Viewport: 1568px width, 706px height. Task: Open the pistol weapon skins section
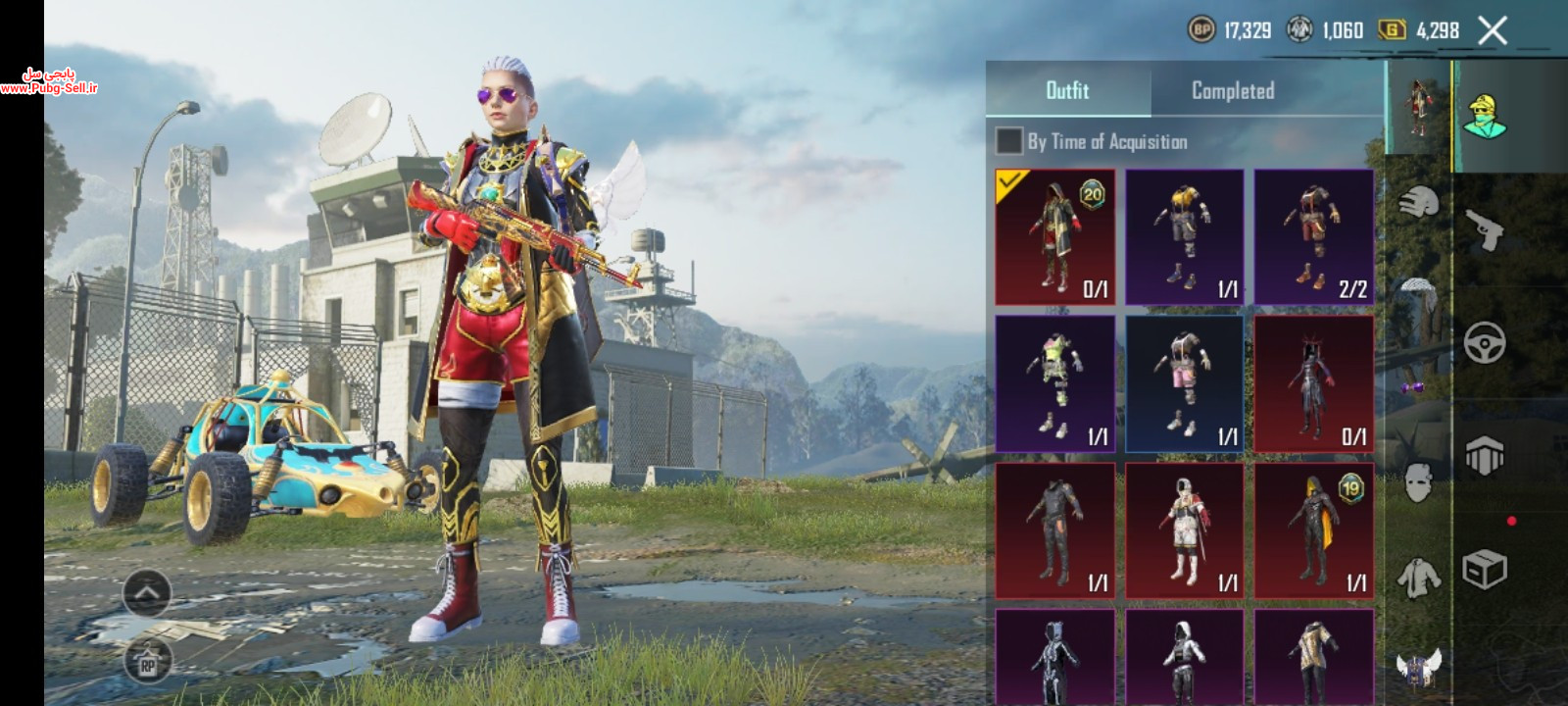[x=1486, y=228]
